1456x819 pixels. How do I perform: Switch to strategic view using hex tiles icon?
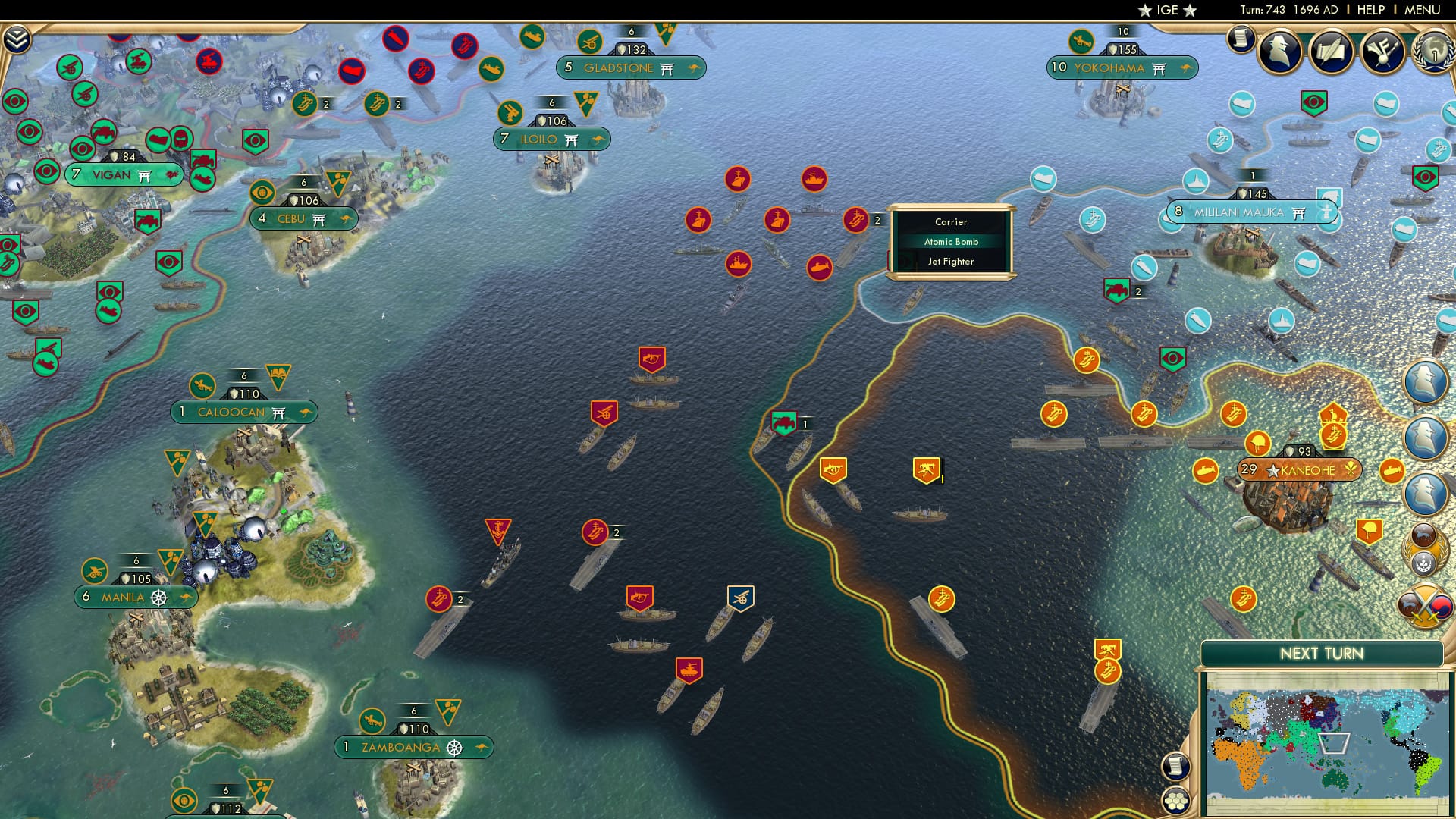[x=1175, y=802]
